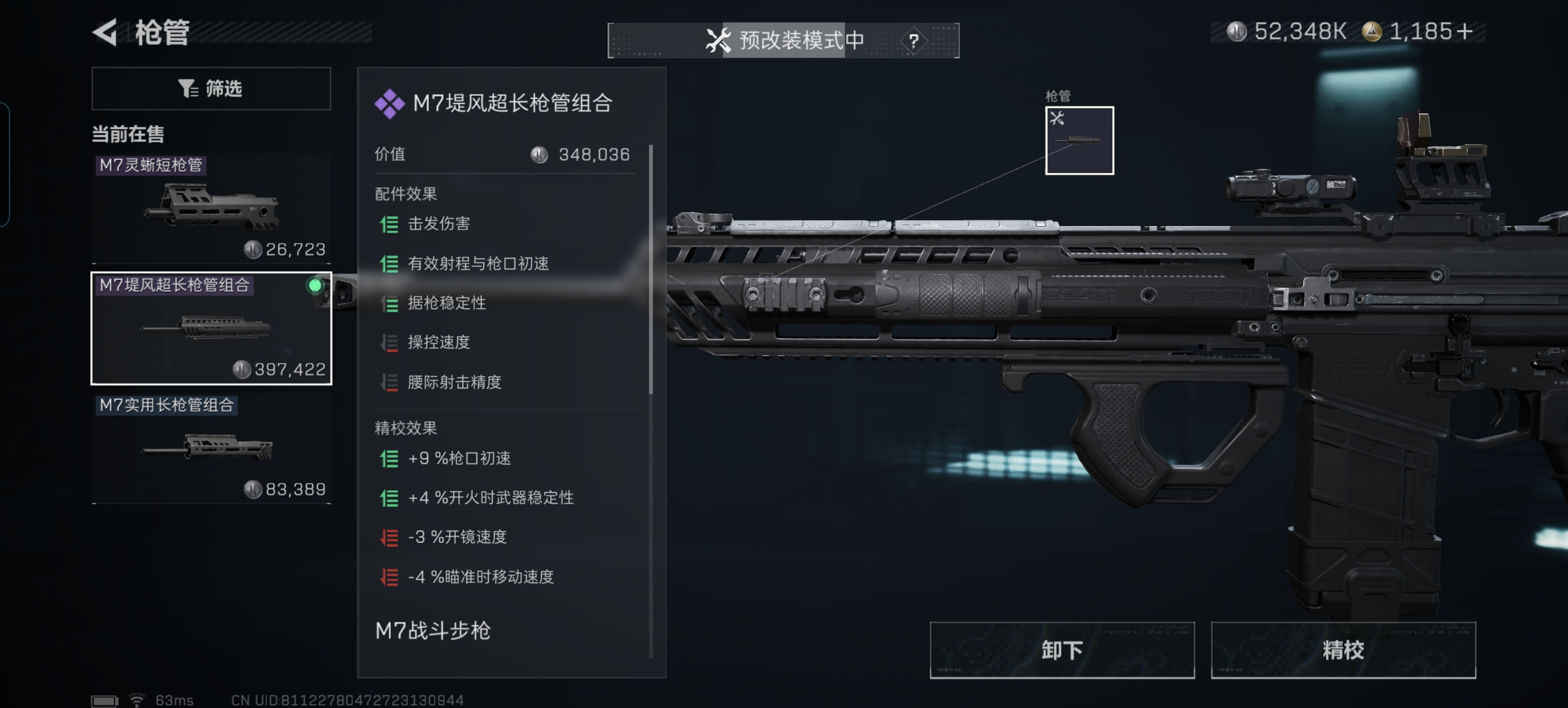Click the 枪管 attachment slot on weapon

pos(1079,141)
